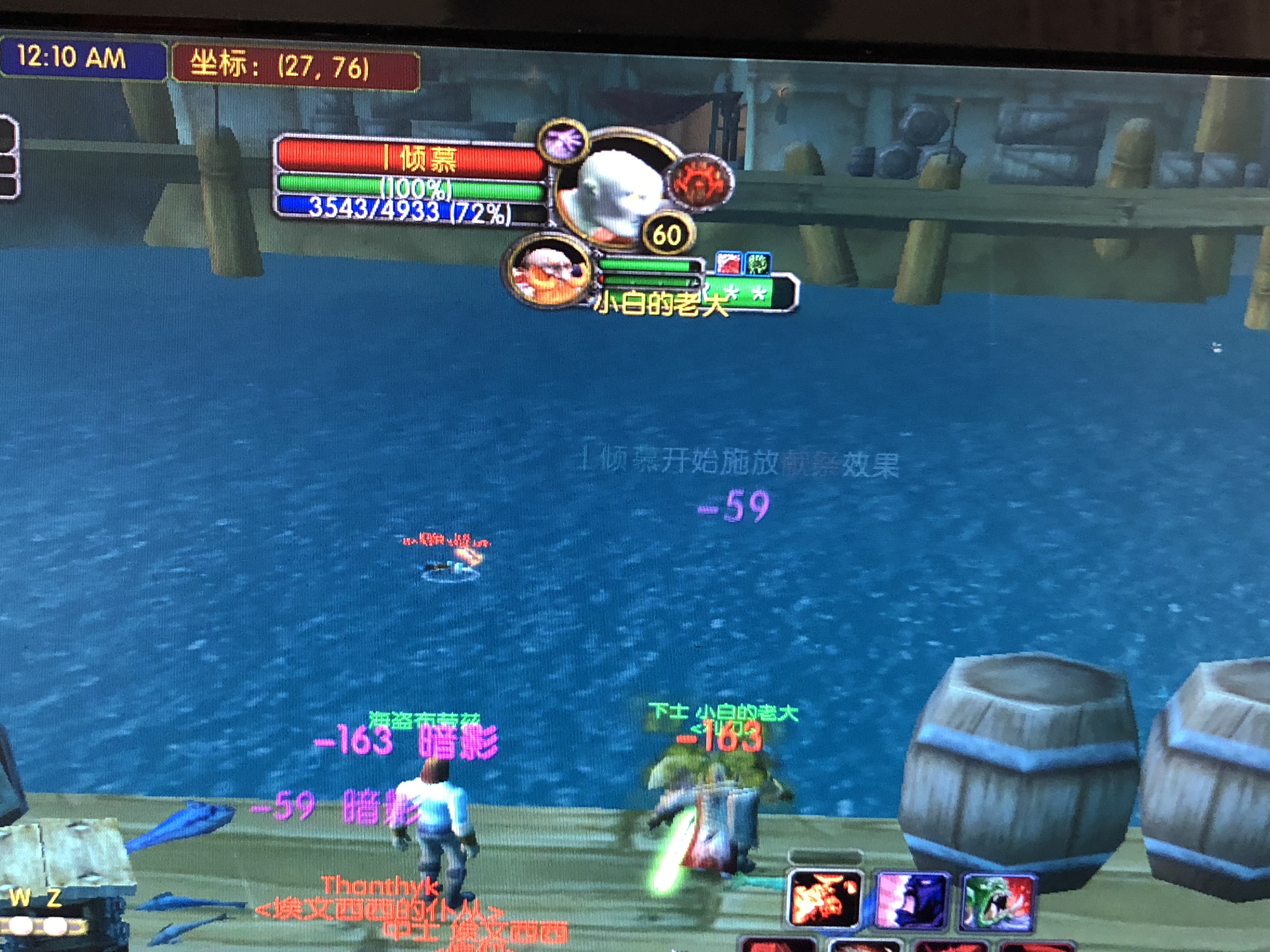Image resolution: width=1270 pixels, height=952 pixels.
Task: Click the green poison debuff icon near target-of-target
Action: (x=758, y=263)
